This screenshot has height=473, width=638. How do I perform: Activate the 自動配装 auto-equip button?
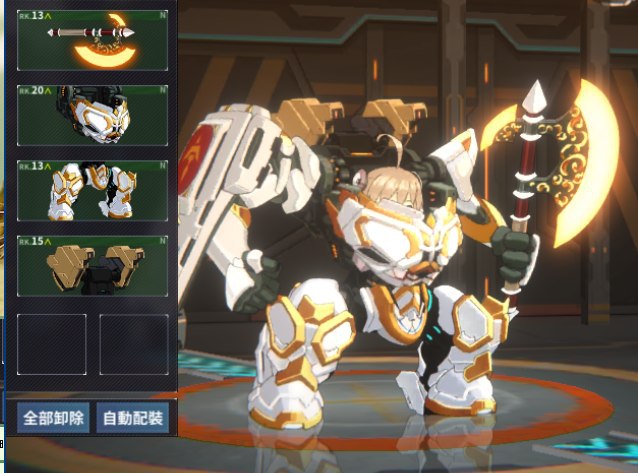[134, 417]
